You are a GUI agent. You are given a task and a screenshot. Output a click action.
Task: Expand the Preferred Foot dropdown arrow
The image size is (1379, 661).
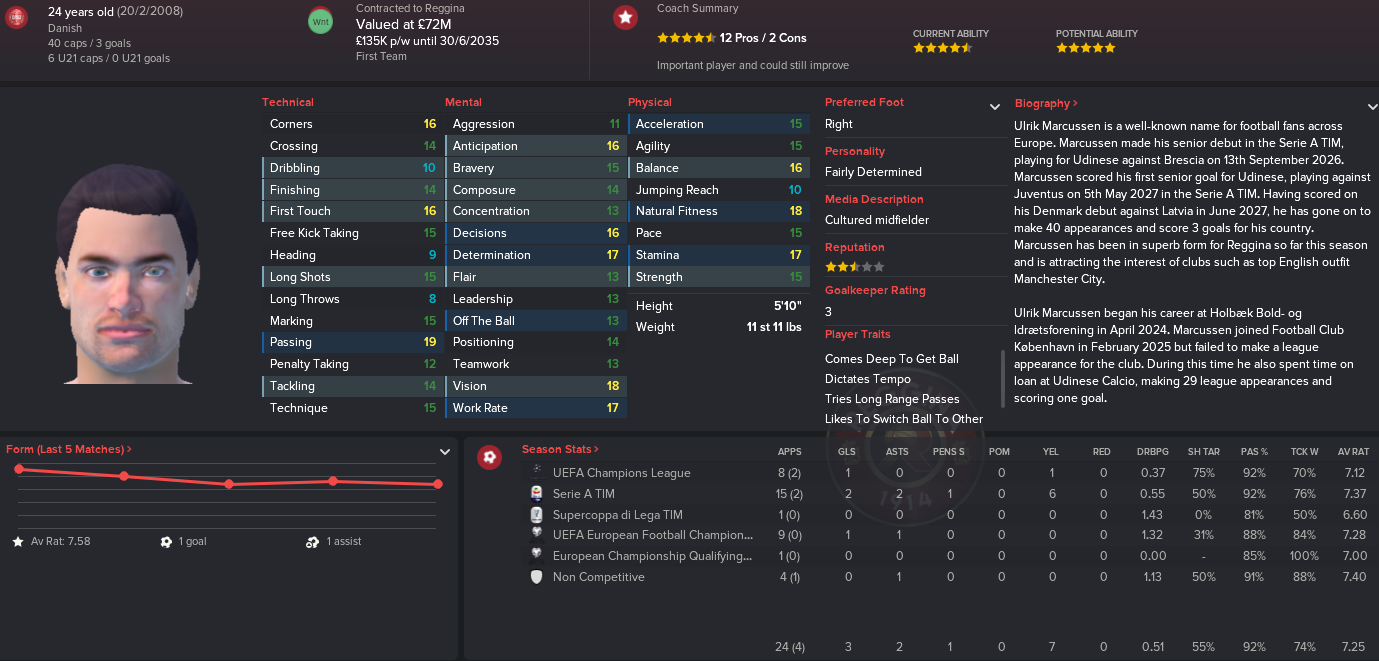[995, 107]
